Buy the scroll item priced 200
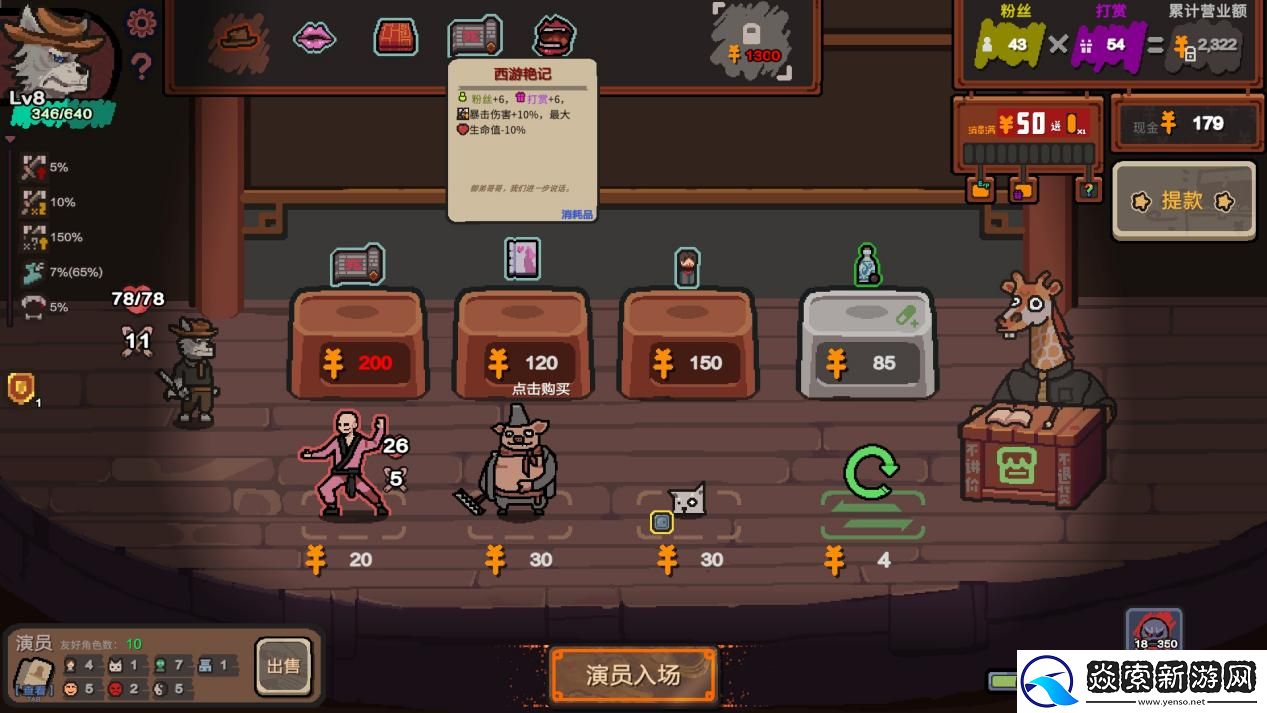 pos(358,345)
